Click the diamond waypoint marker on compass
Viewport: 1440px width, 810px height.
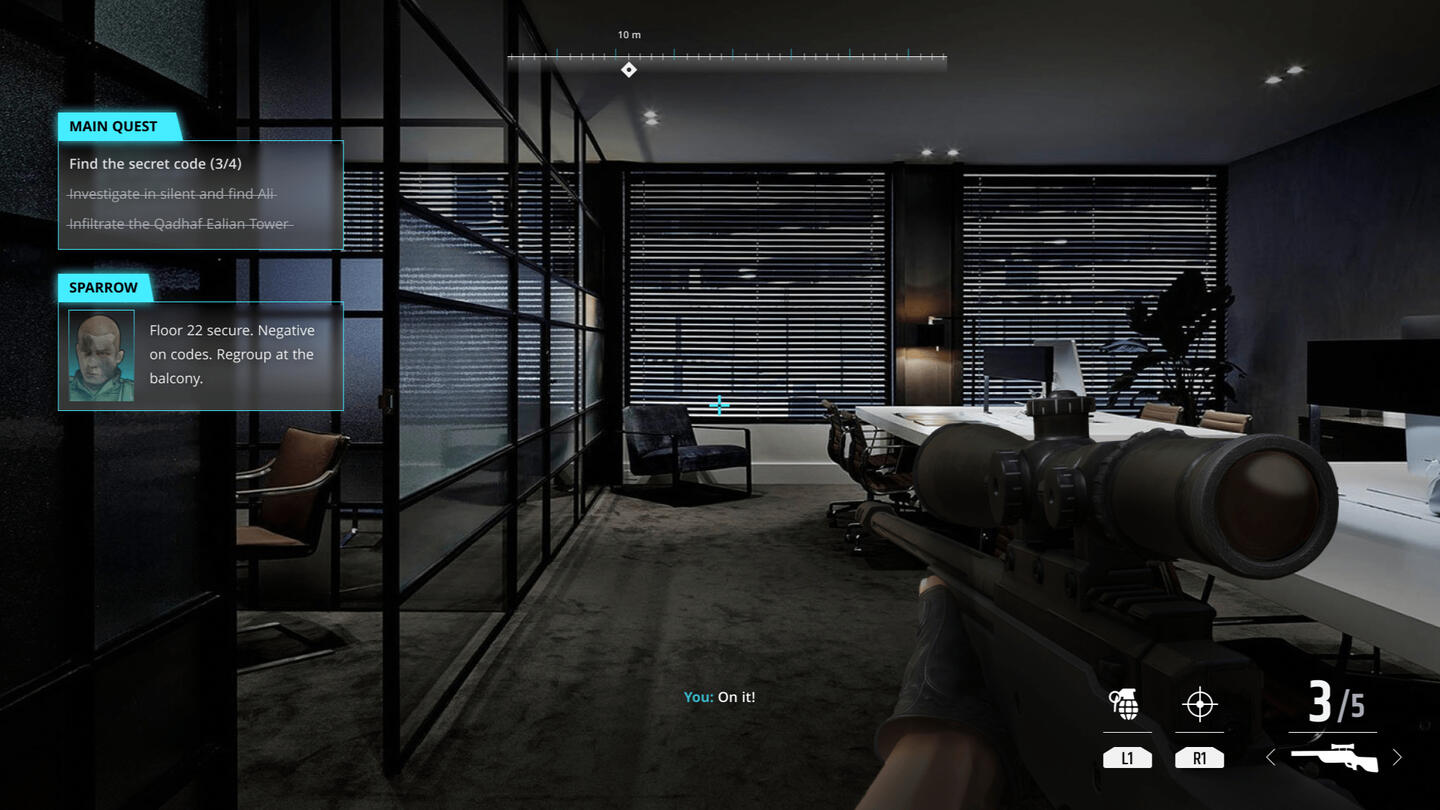pyautogui.click(x=629, y=70)
